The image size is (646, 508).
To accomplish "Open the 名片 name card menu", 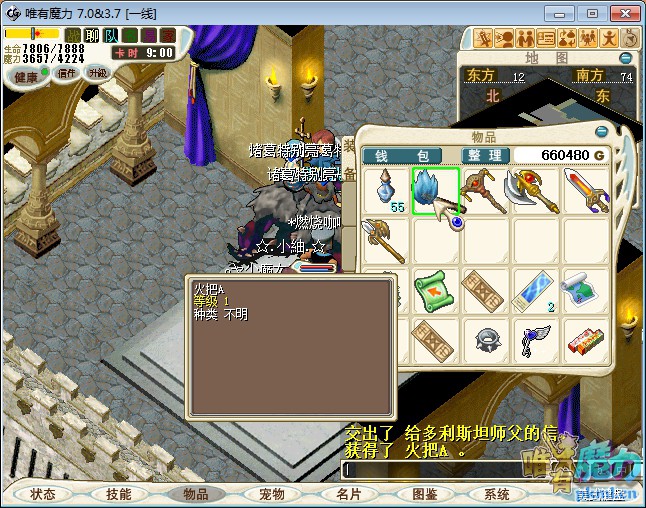I will (348, 494).
